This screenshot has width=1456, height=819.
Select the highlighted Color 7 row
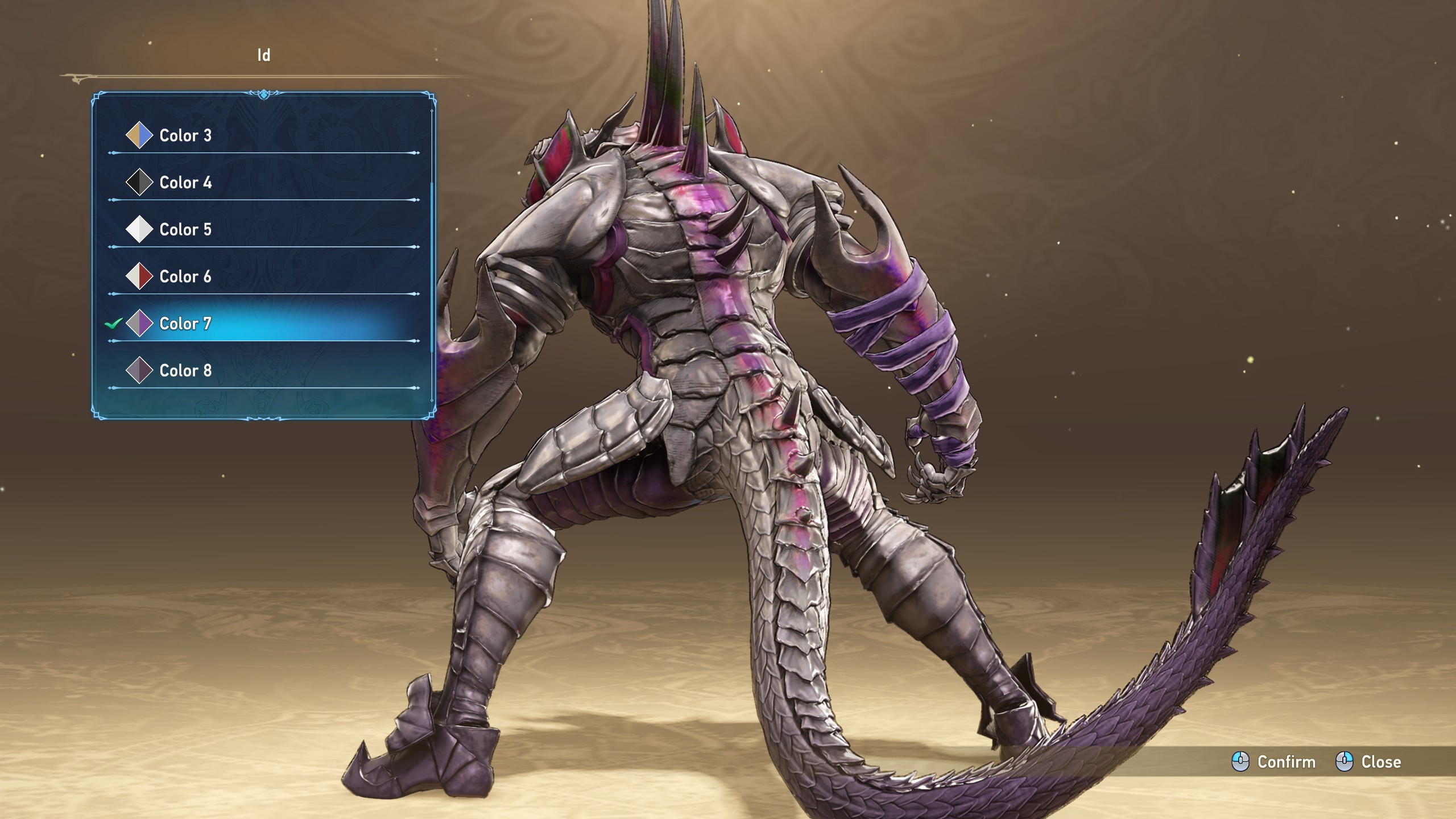point(185,324)
